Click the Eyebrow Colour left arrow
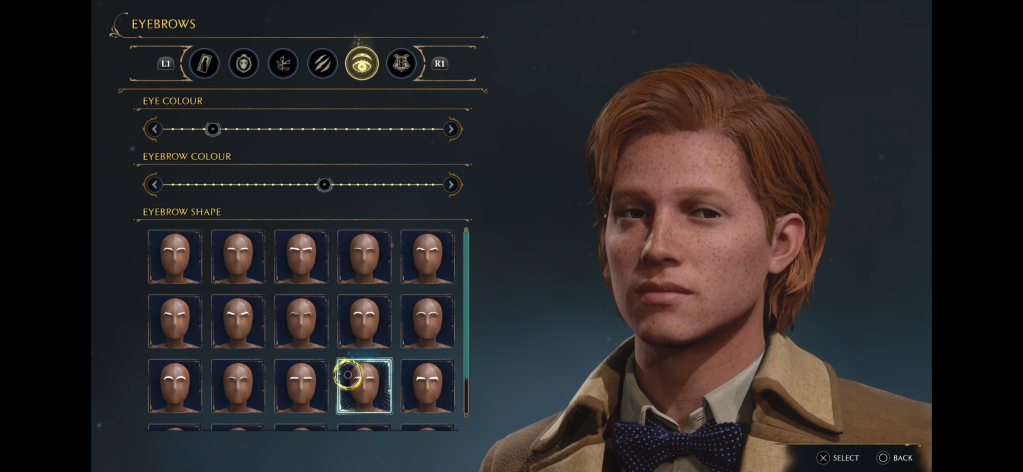This screenshot has height=472, width=1023. click(x=154, y=185)
